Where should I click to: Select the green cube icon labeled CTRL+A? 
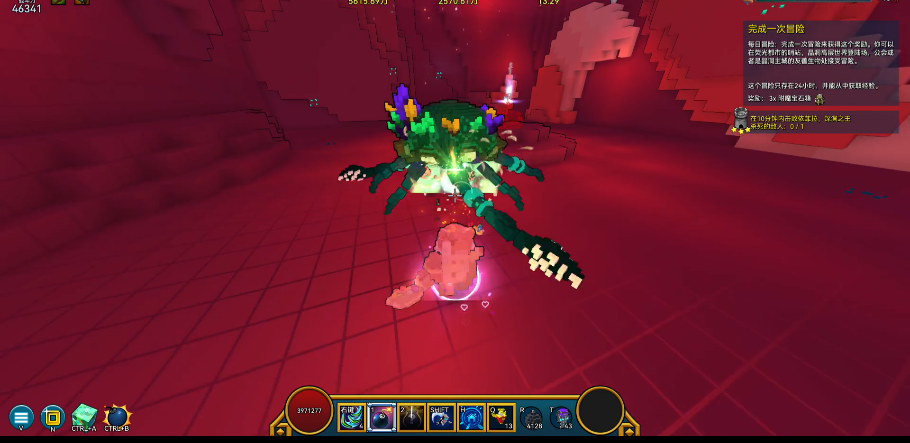[85, 415]
